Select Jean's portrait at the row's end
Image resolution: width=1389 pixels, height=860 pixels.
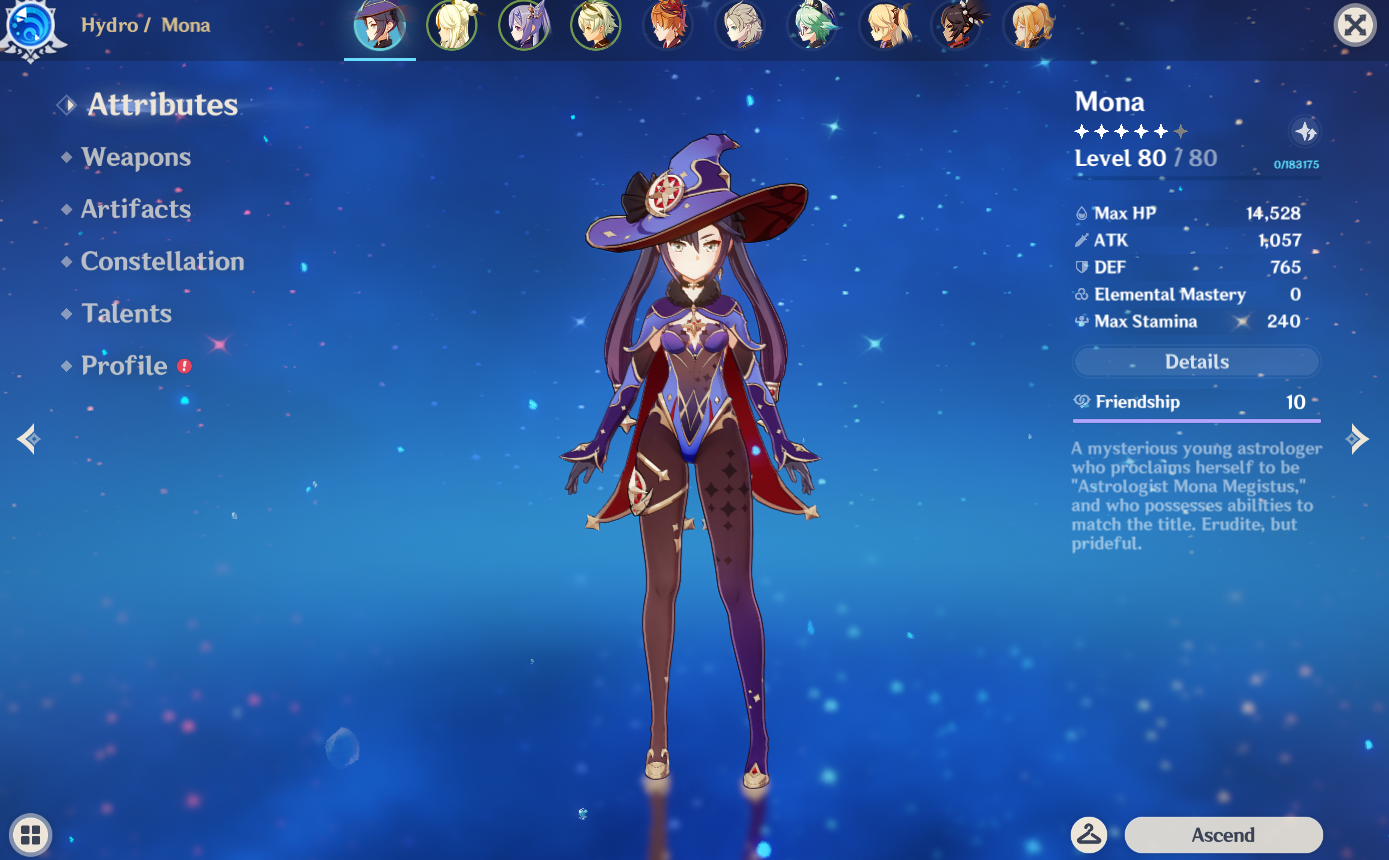1029,25
